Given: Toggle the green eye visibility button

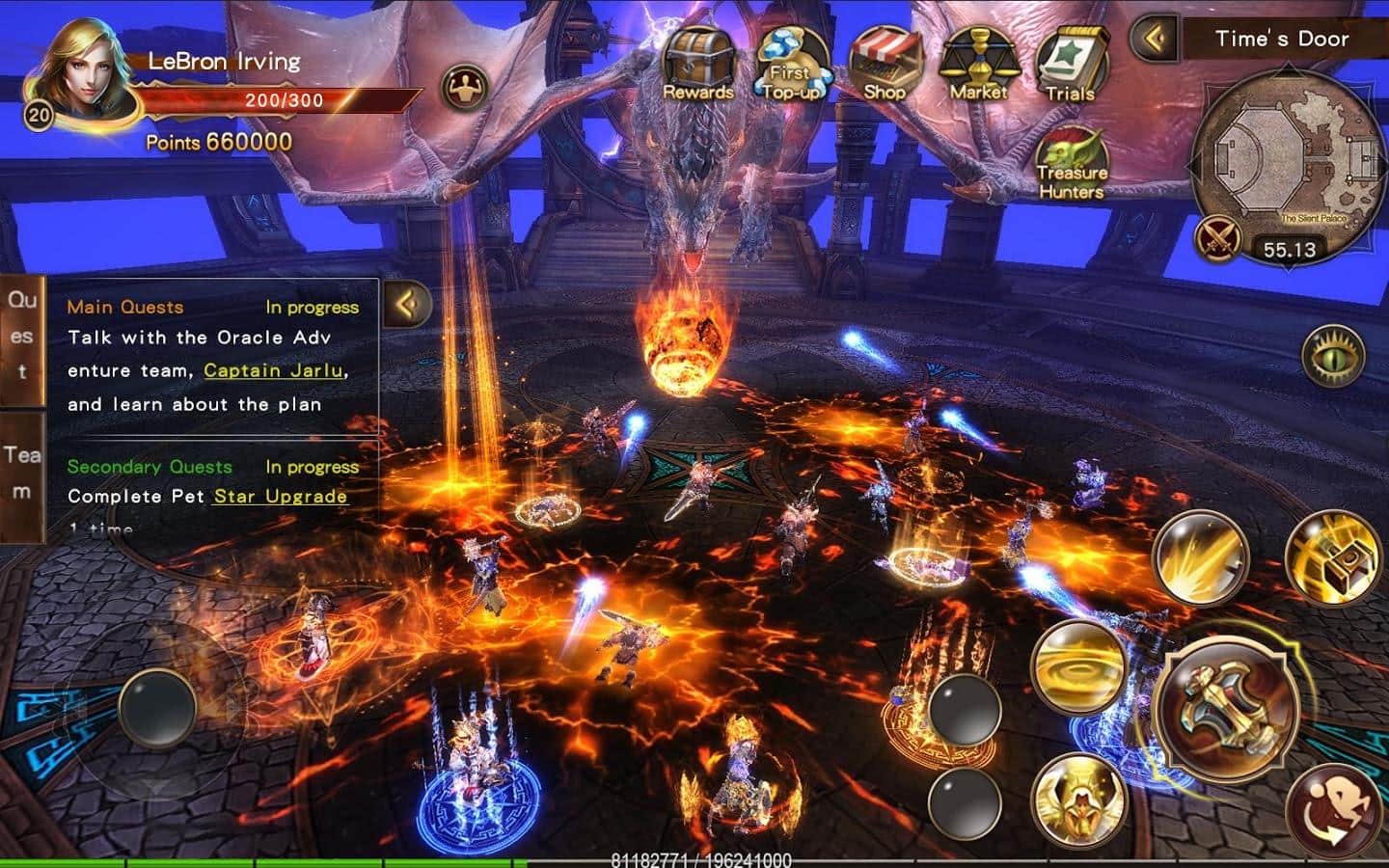Looking at the screenshot, I should (1333, 356).
